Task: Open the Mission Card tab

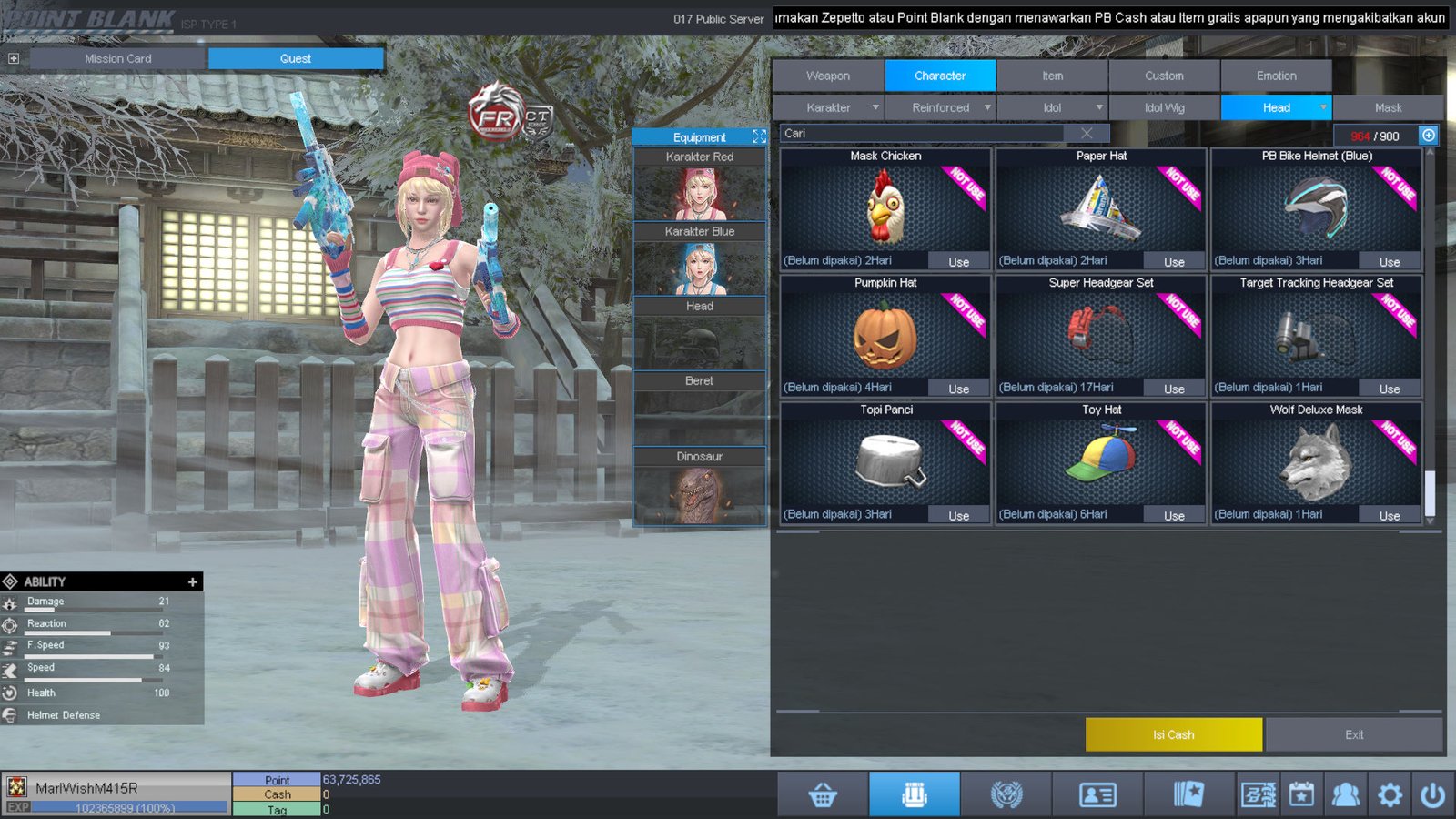Action: click(118, 58)
